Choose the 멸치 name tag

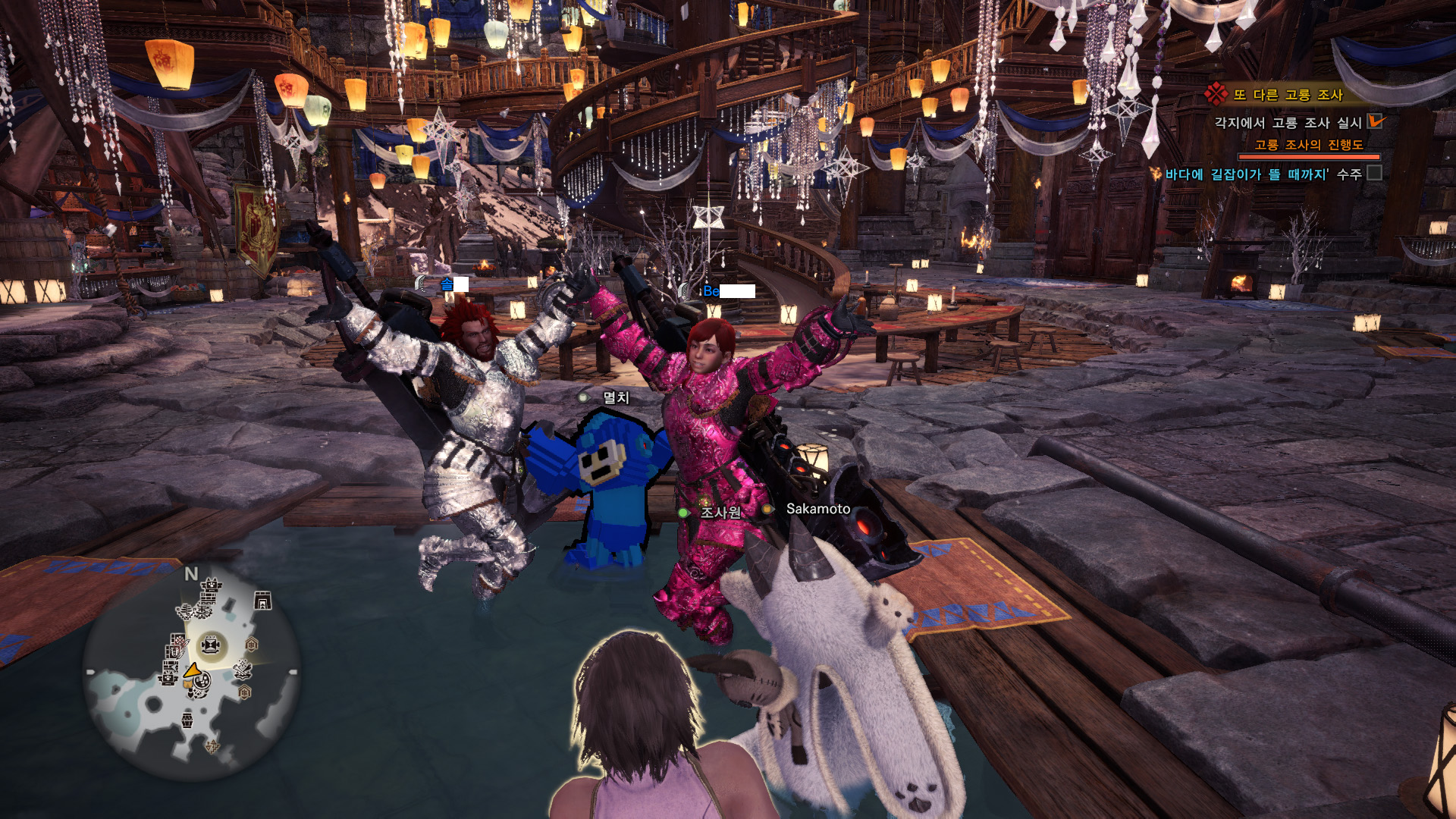coord(615,397)
